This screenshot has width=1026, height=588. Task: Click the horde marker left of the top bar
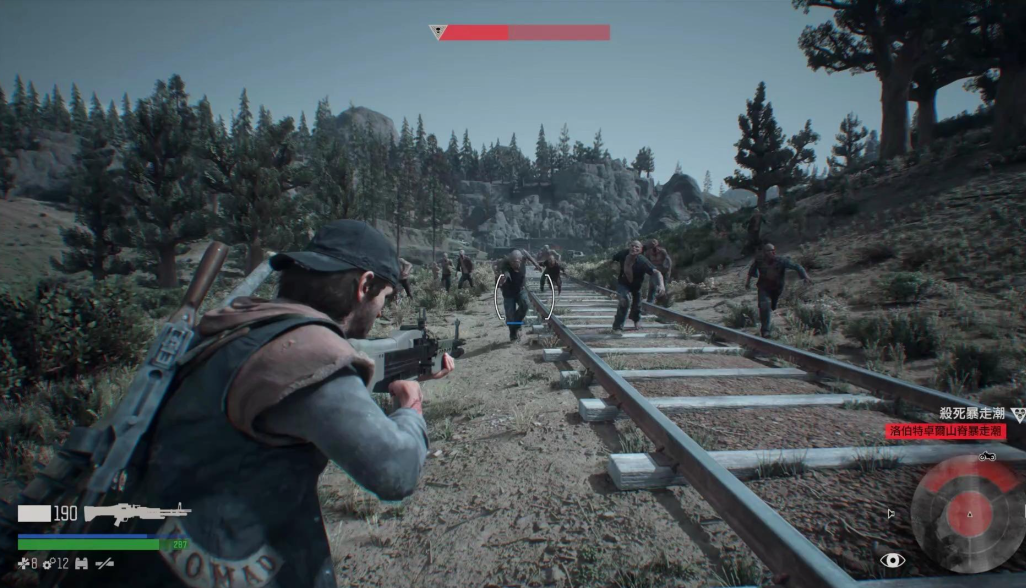click(x=437, y=32)
